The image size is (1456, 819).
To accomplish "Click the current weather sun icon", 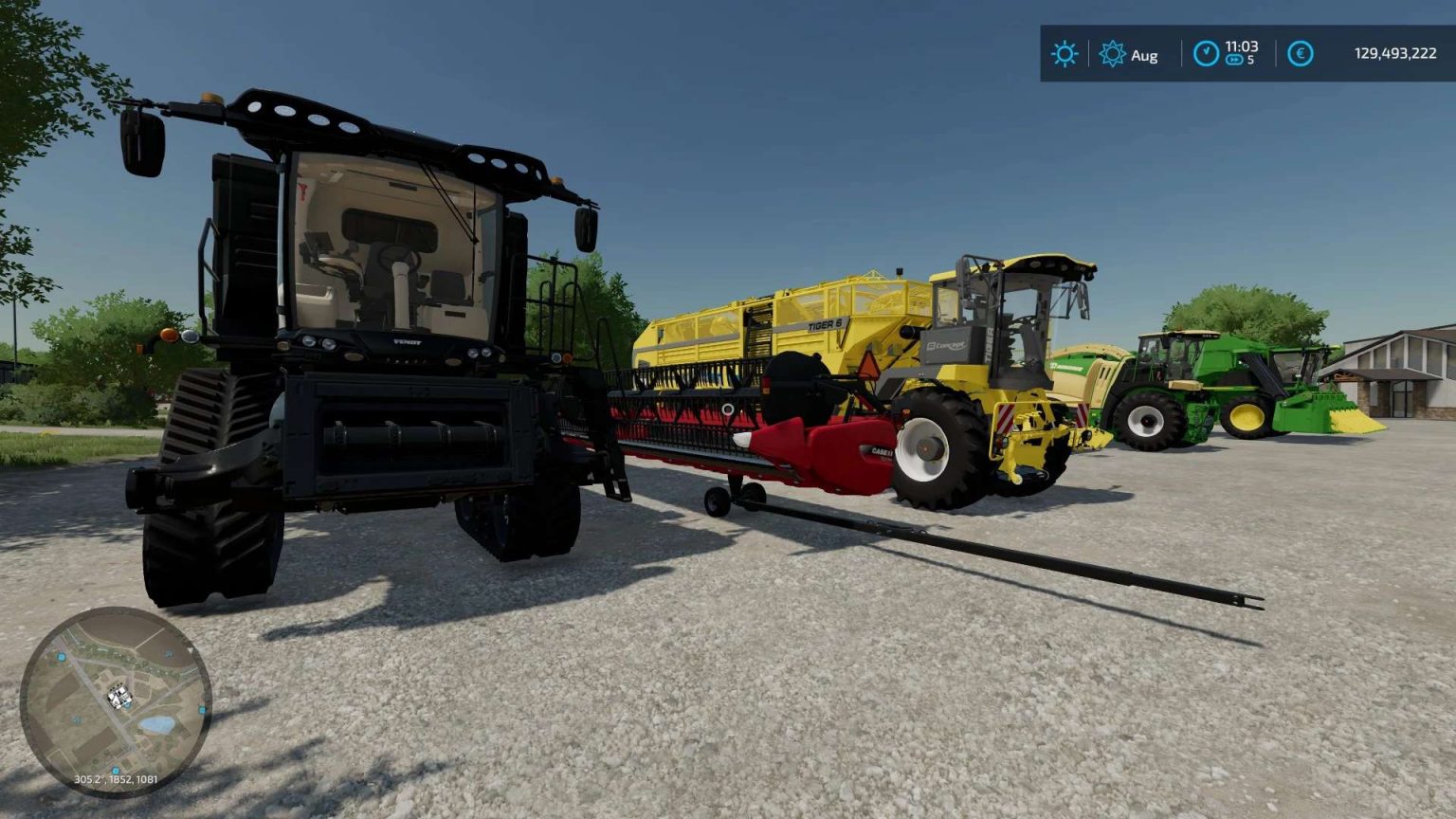I will click(1065, 55).
